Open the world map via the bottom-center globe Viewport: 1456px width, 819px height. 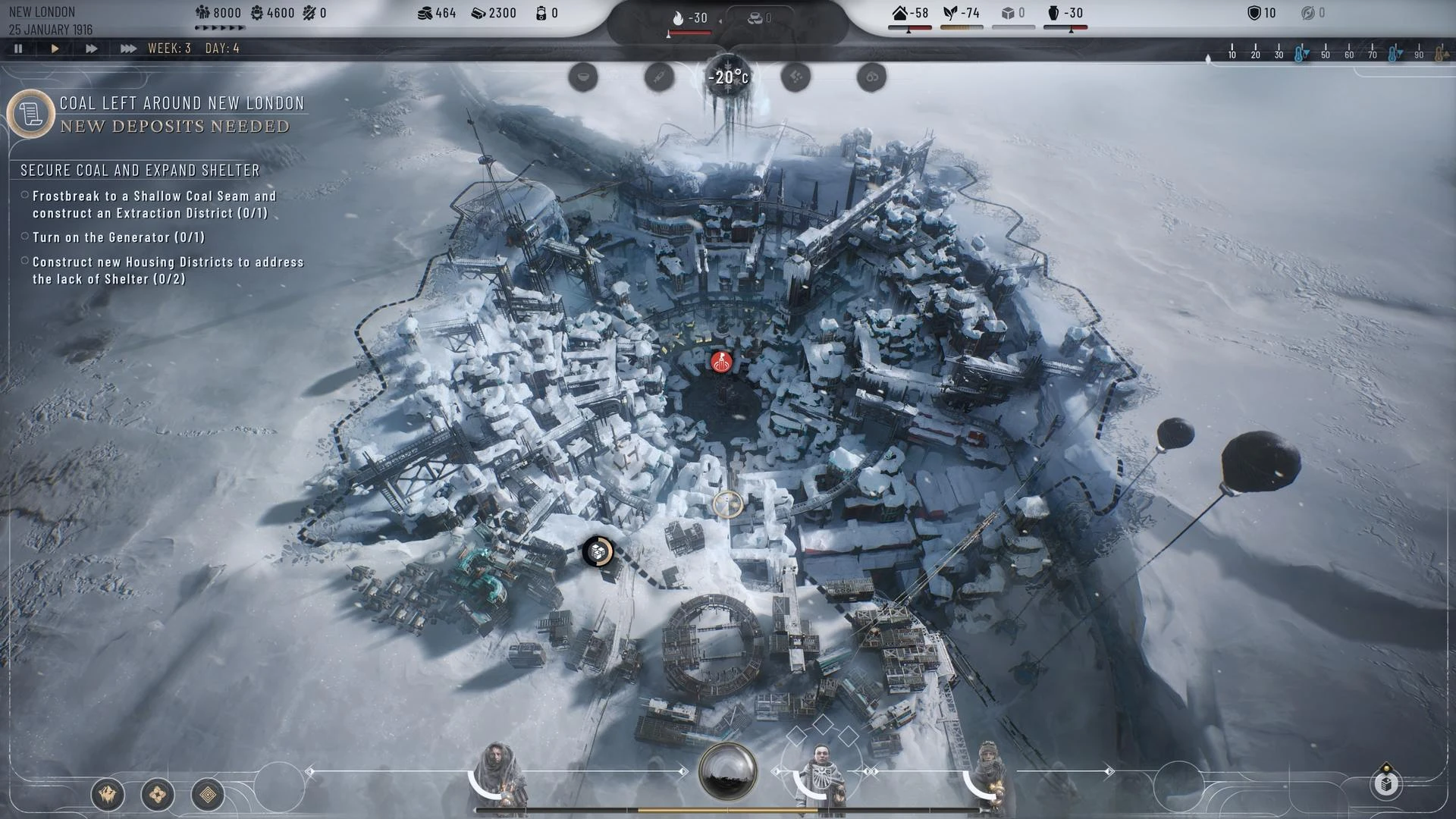click(x=727, y=770)
